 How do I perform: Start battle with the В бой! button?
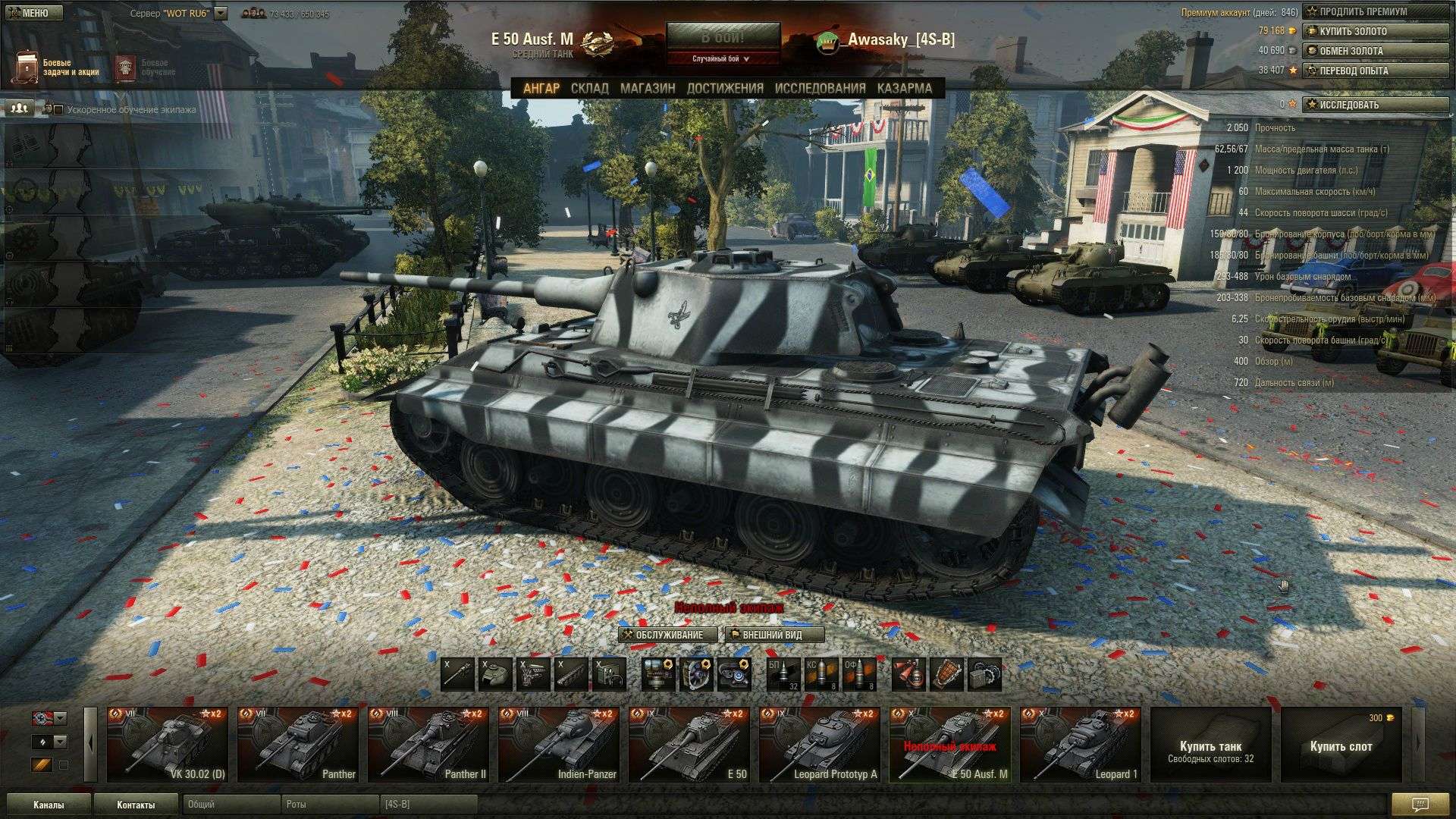click(x=722, y=37)
